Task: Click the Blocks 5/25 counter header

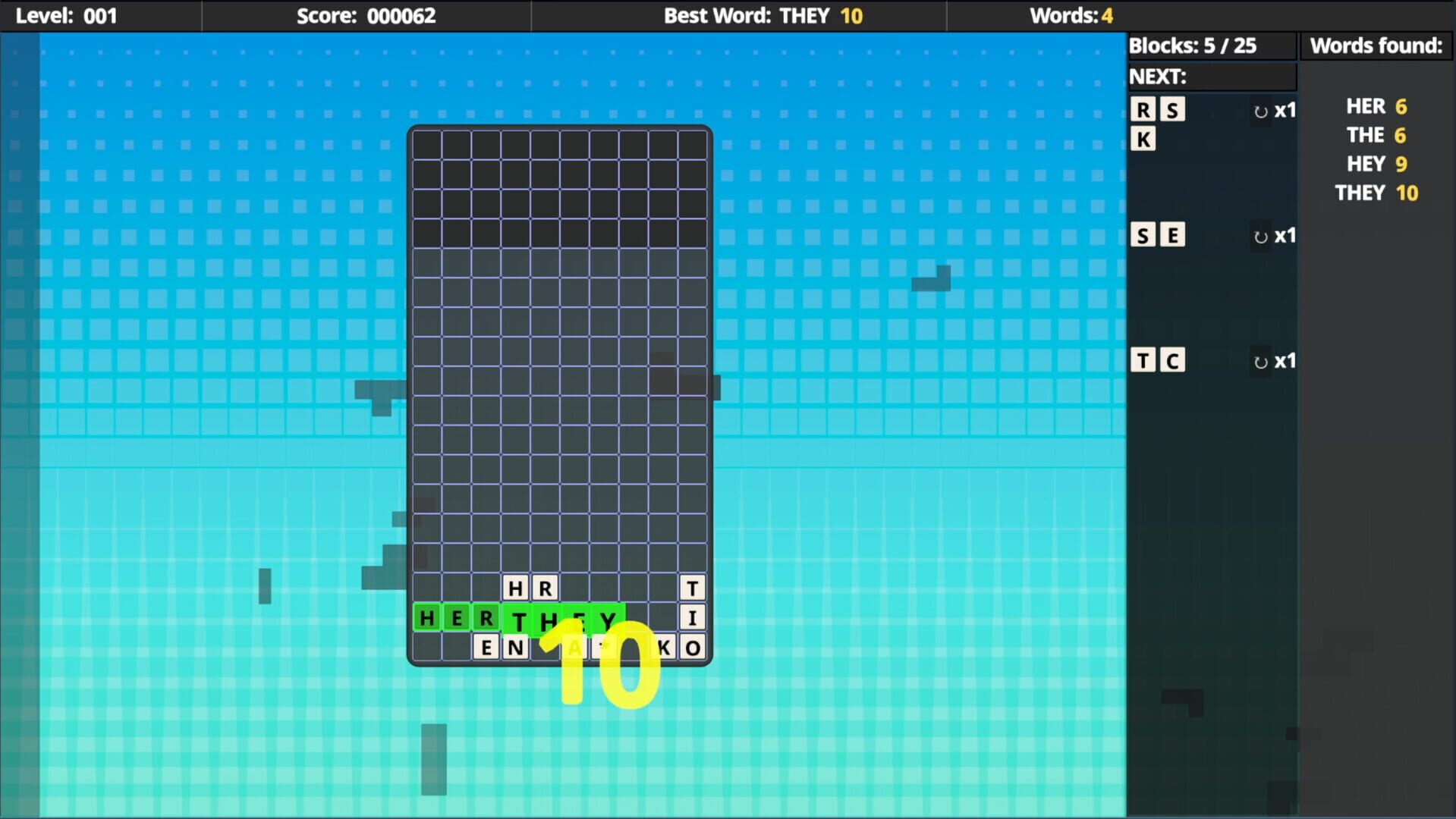Action: (x=1193, y=45)
